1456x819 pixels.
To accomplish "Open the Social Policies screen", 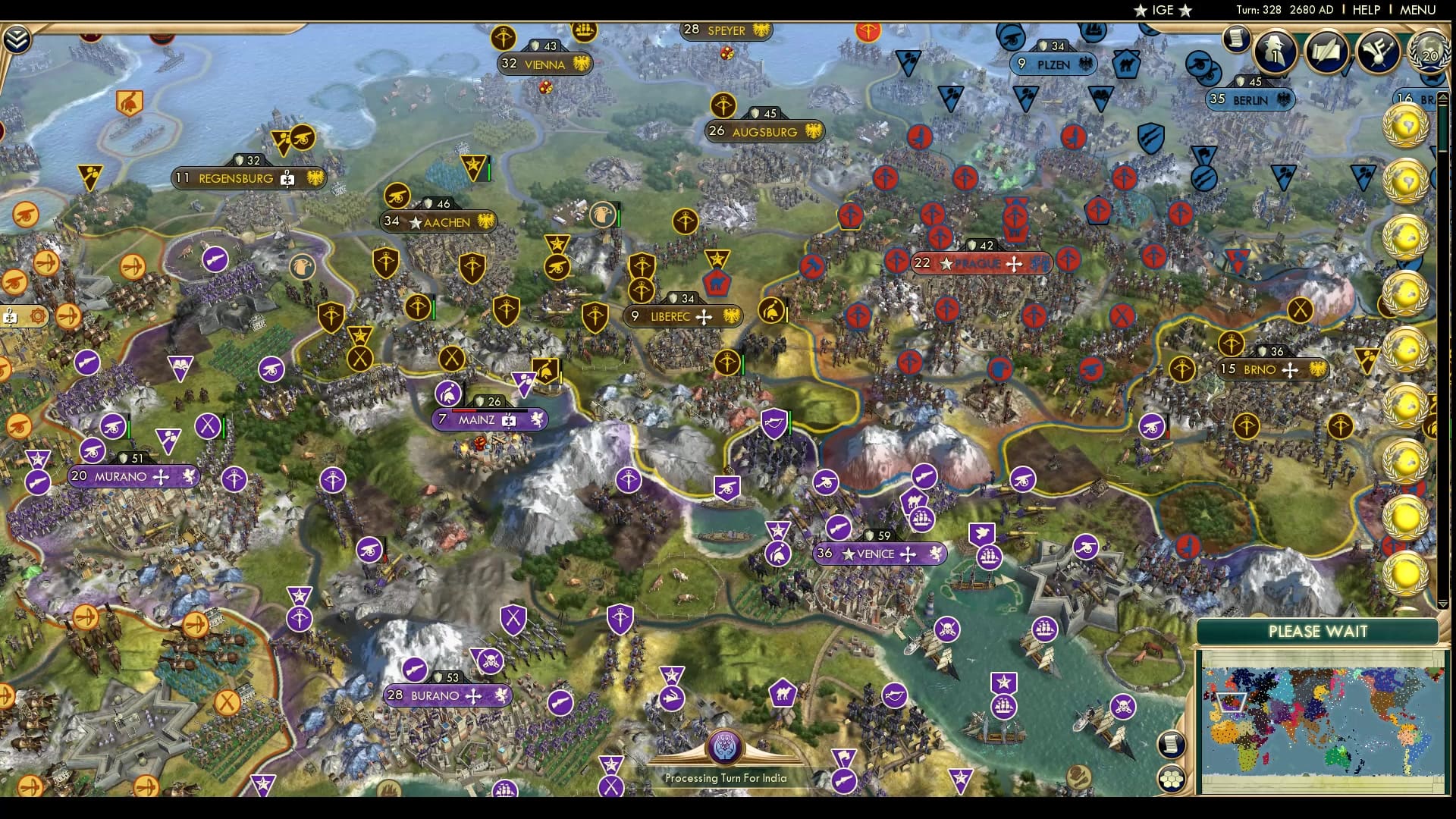I will [x=1327, y=52].
